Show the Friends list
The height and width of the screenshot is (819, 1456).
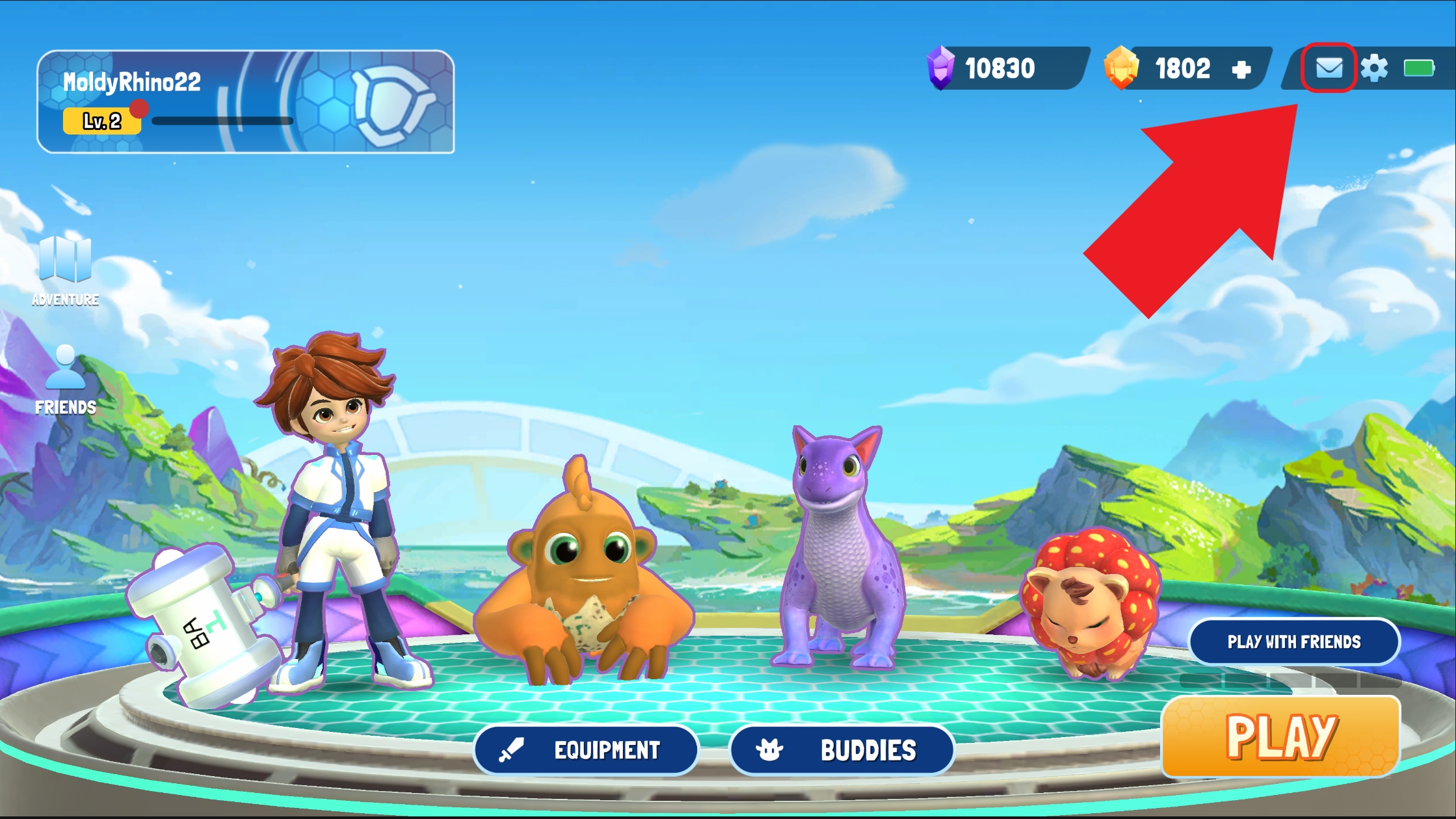coord(65,380)
